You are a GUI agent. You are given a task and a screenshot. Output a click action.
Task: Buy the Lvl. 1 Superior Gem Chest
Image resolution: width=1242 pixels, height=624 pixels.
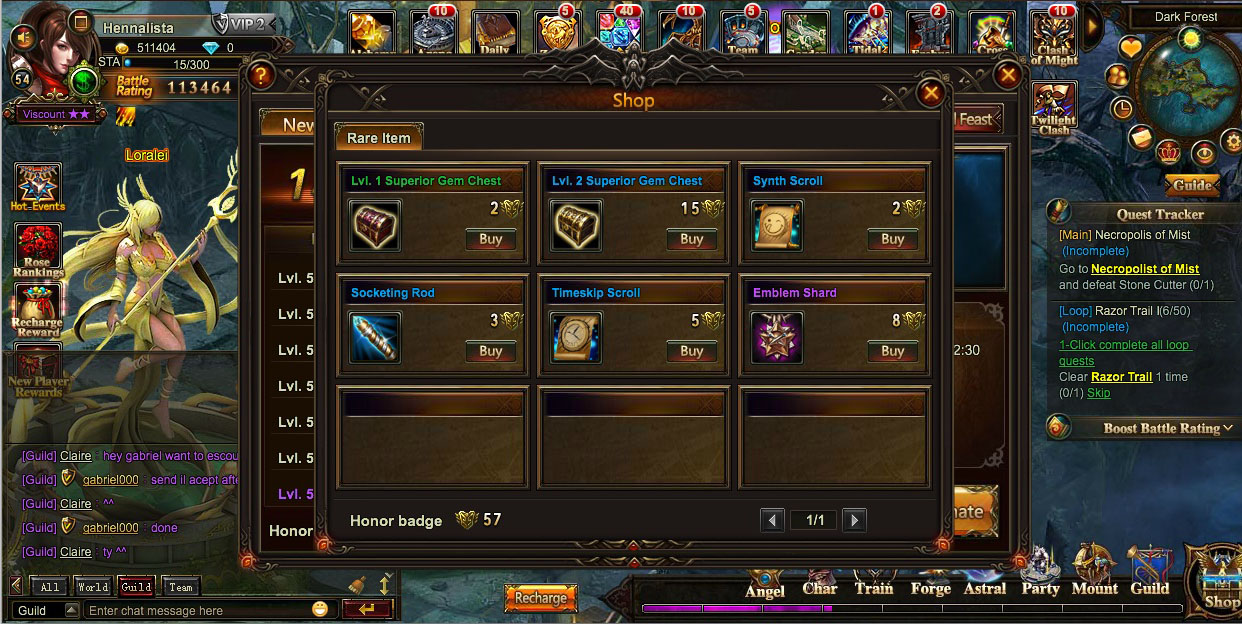pyautogui.click(x=490, y=239)
